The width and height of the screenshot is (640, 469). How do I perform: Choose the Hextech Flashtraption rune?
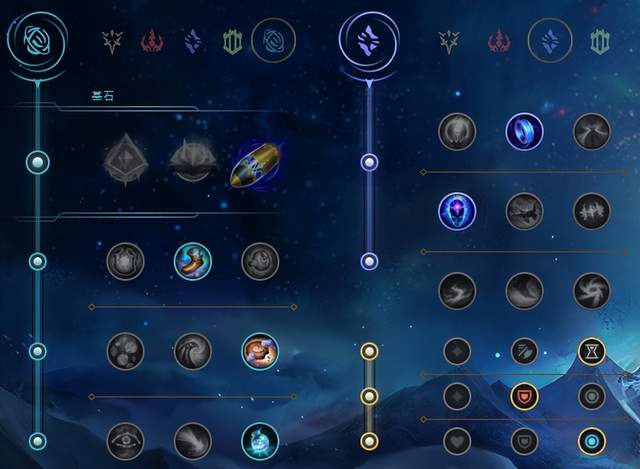pyautogui.click(x=126, y=261)
